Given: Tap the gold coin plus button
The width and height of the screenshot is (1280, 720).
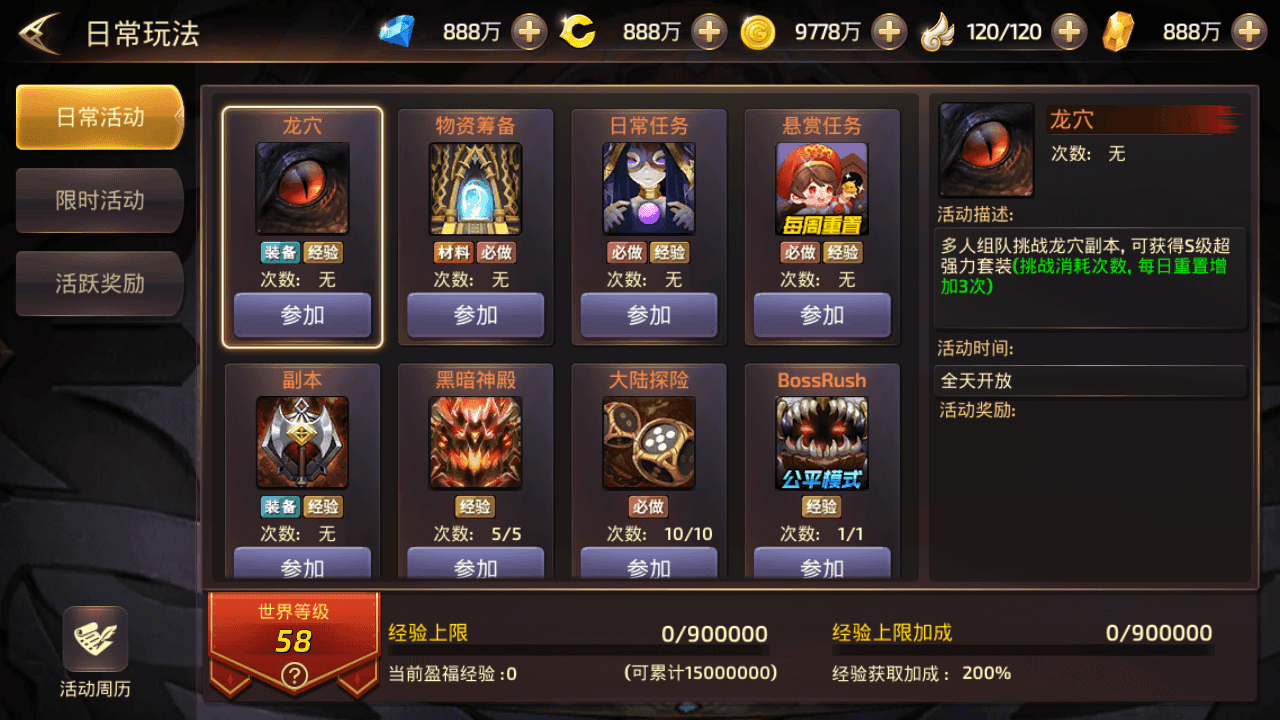Looking at the screenshot, I should click(x=886, y=31).
